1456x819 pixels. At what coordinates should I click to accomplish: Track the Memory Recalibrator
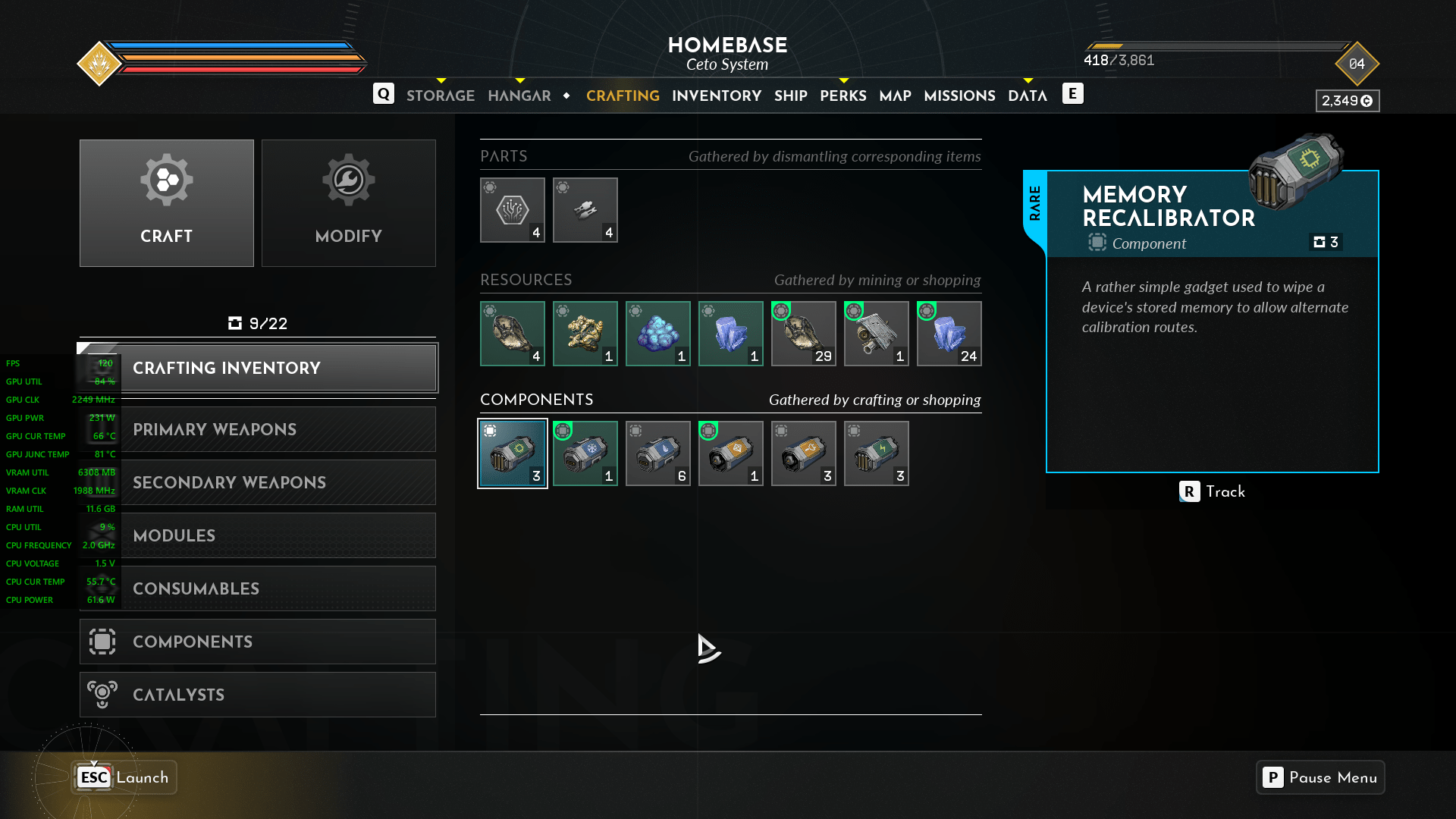tap(1212, 491)
